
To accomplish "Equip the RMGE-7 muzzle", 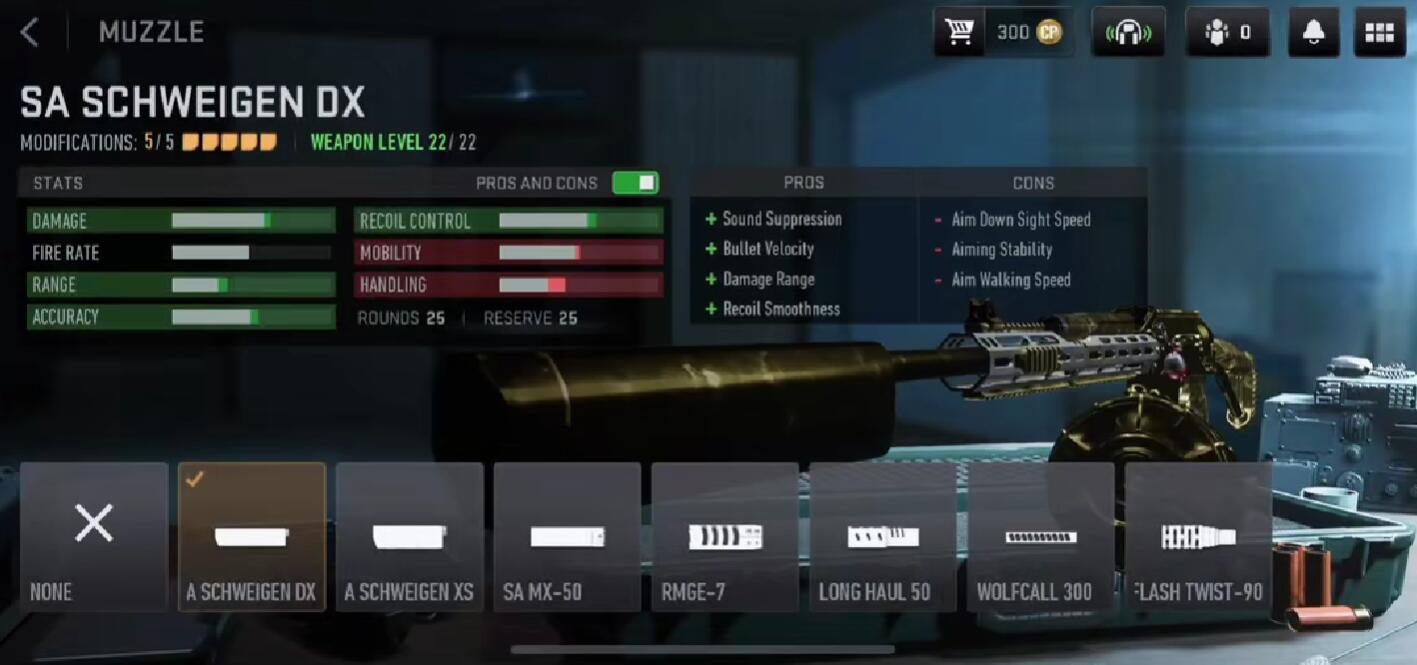I will click(x=725, y=536).
